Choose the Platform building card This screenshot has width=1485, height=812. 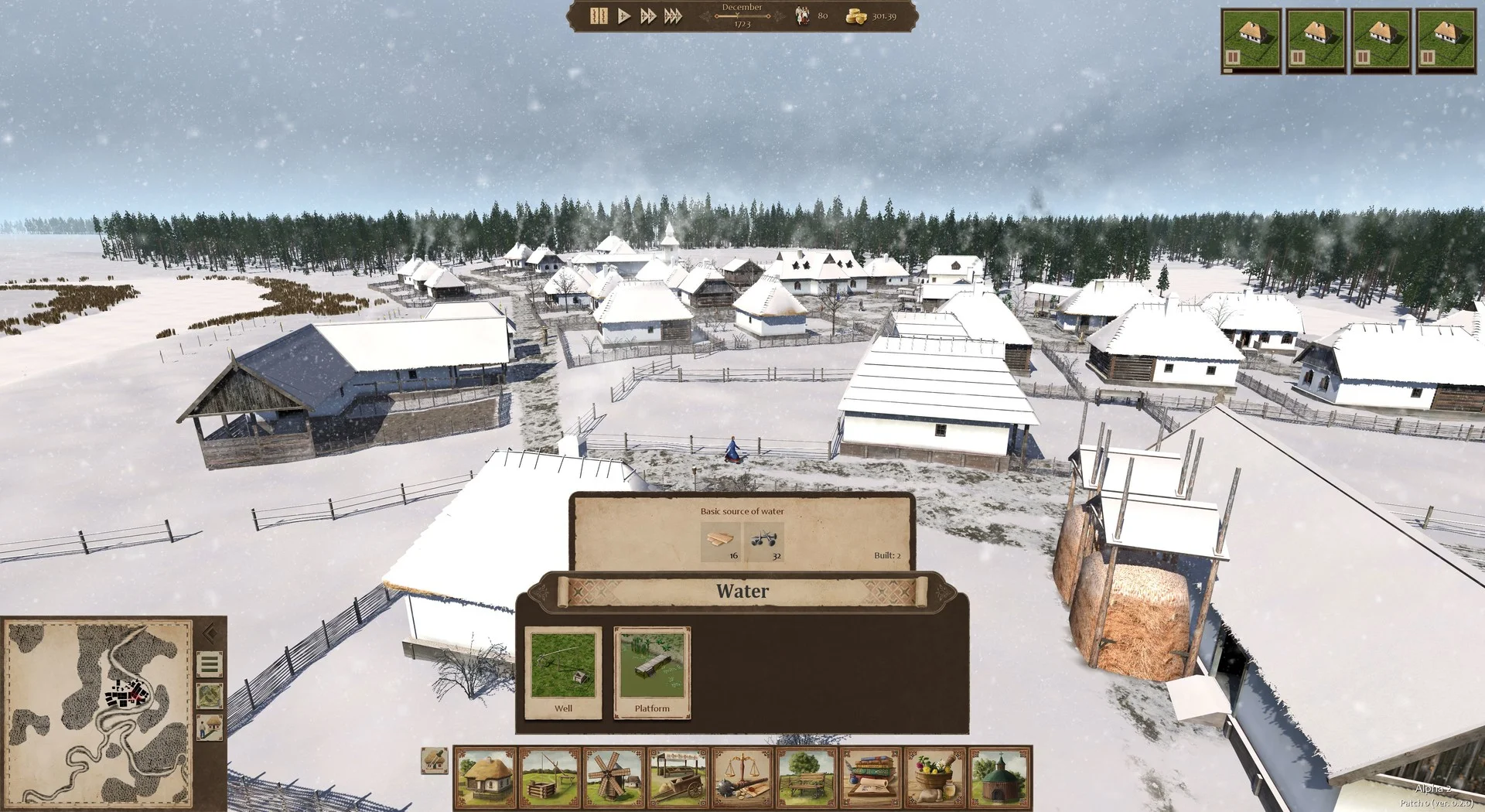point(652,673)
